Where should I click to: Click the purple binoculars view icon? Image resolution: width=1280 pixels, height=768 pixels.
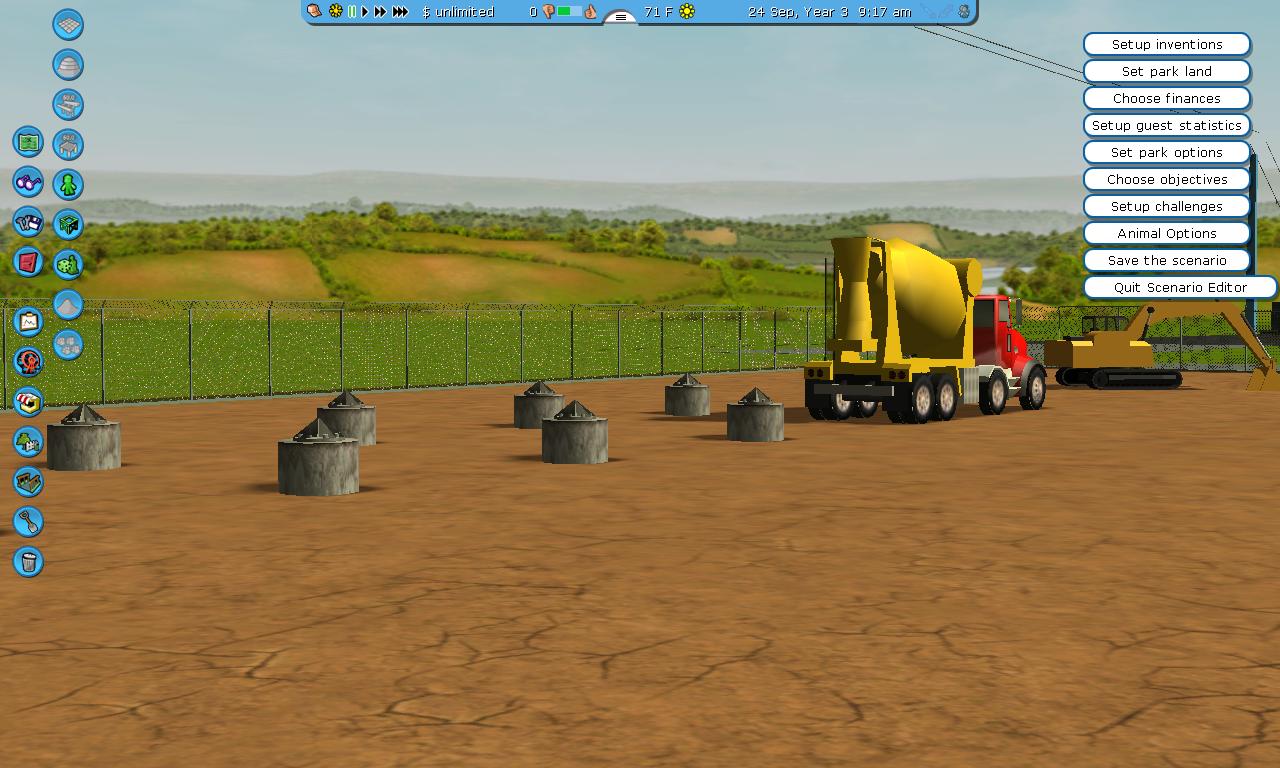(x=28, y=182)
